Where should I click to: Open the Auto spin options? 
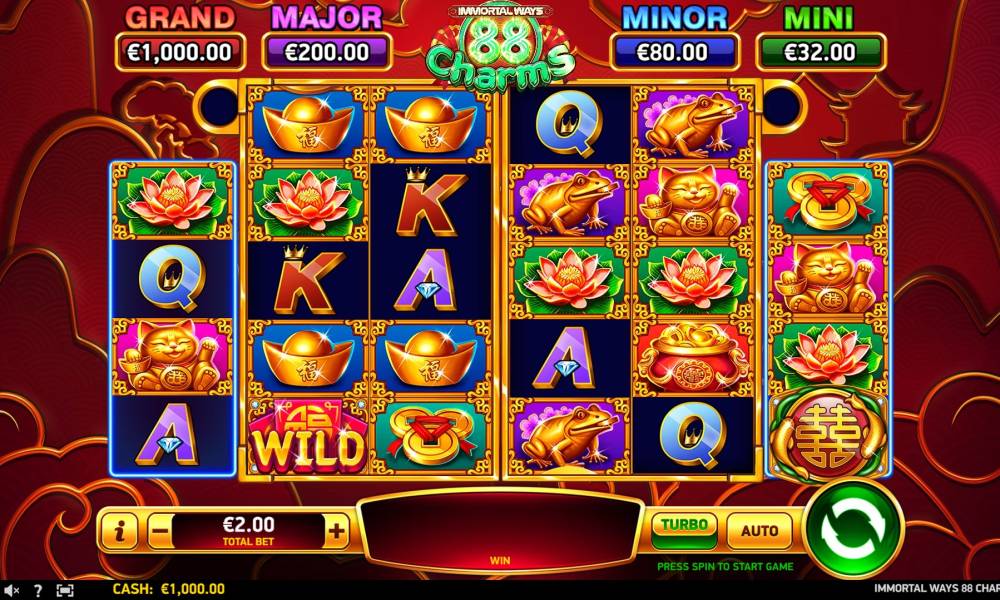(759, 530)
